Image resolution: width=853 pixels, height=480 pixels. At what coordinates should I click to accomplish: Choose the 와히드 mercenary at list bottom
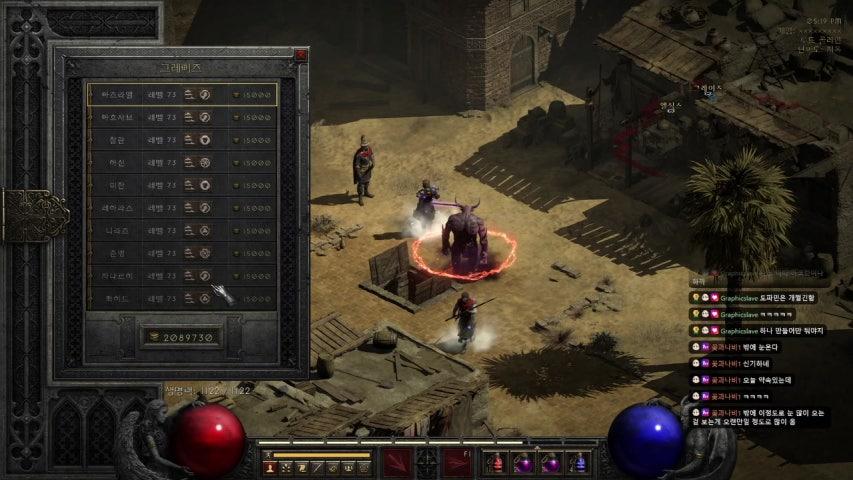point(180,298)
